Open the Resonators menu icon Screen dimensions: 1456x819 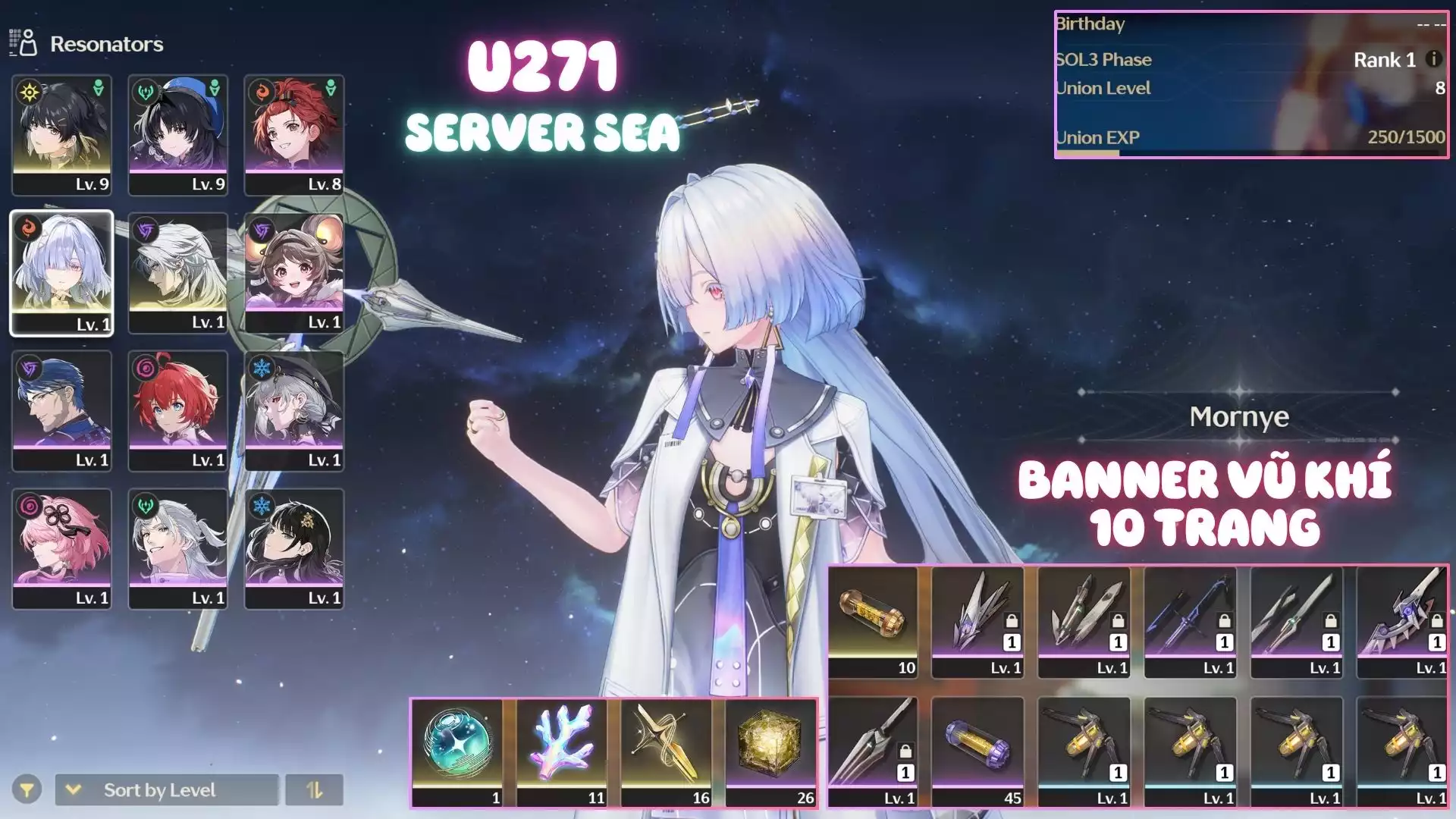point(24,43)
